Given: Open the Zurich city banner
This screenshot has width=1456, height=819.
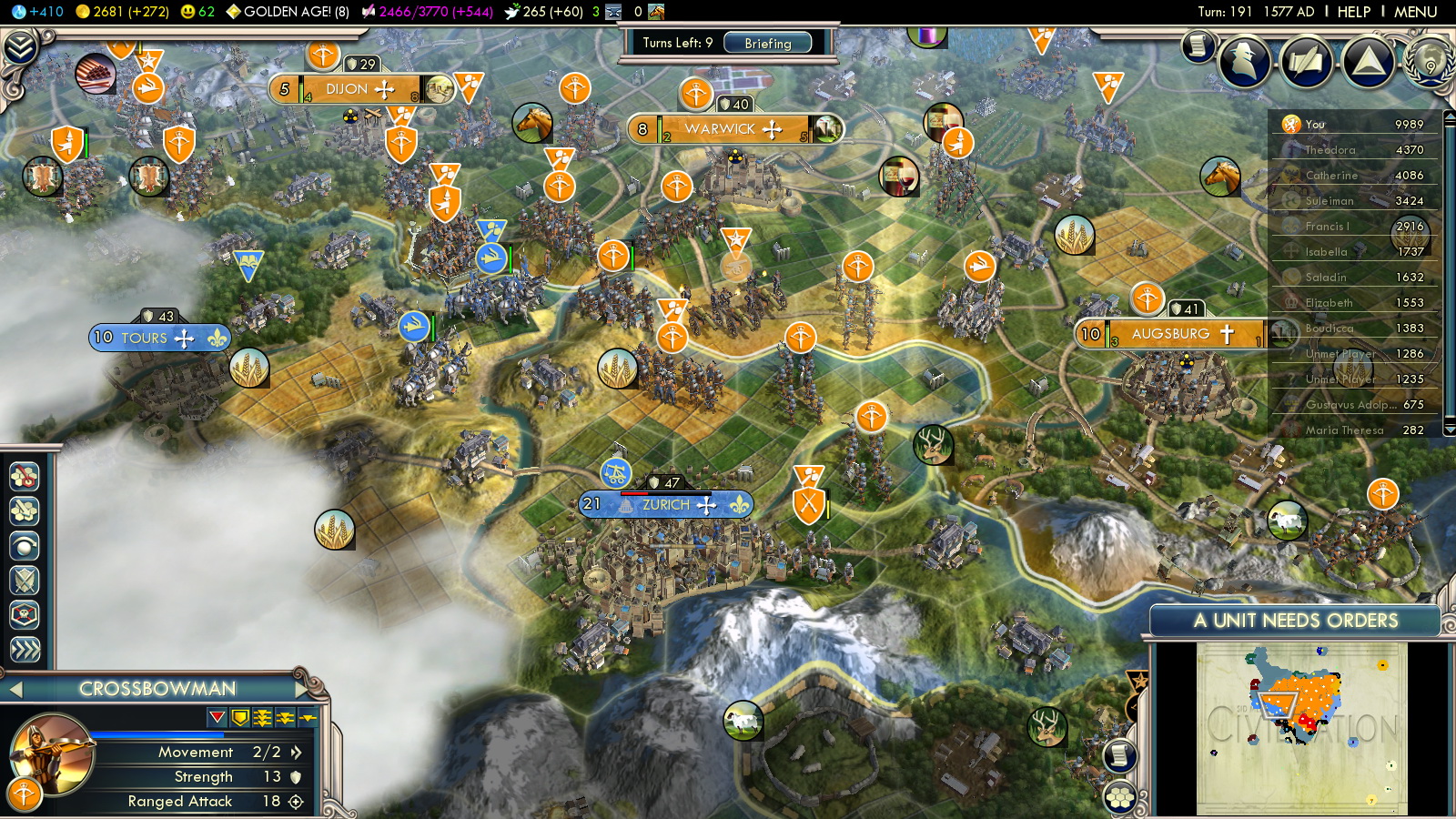Looking at the screenshot, I should point(666,505).
